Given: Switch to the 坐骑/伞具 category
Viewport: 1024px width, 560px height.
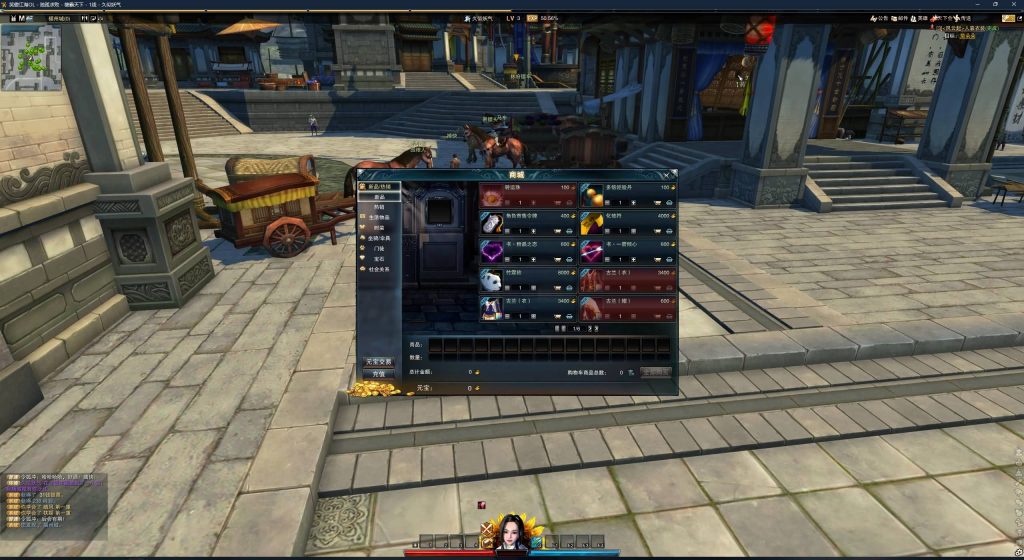Looking at the screenshot, I should (x=378, y=238).
